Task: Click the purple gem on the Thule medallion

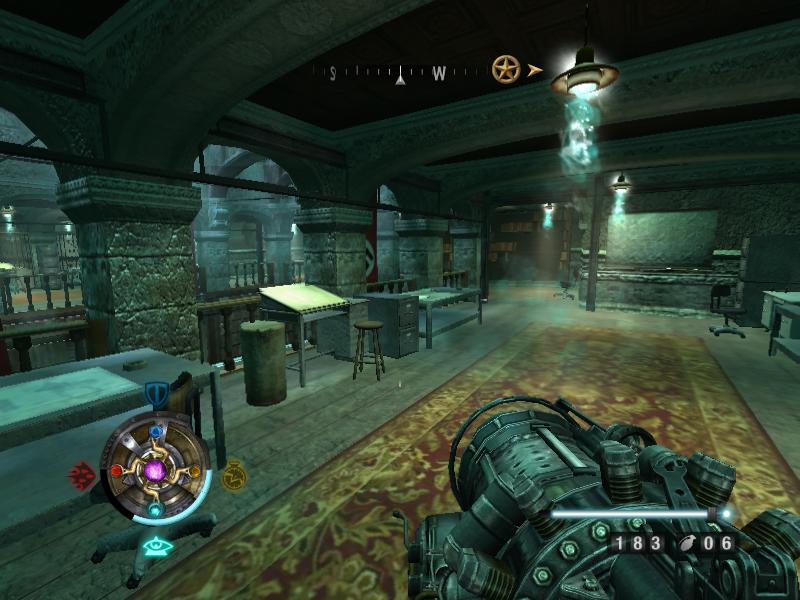Action: [155, 469]
